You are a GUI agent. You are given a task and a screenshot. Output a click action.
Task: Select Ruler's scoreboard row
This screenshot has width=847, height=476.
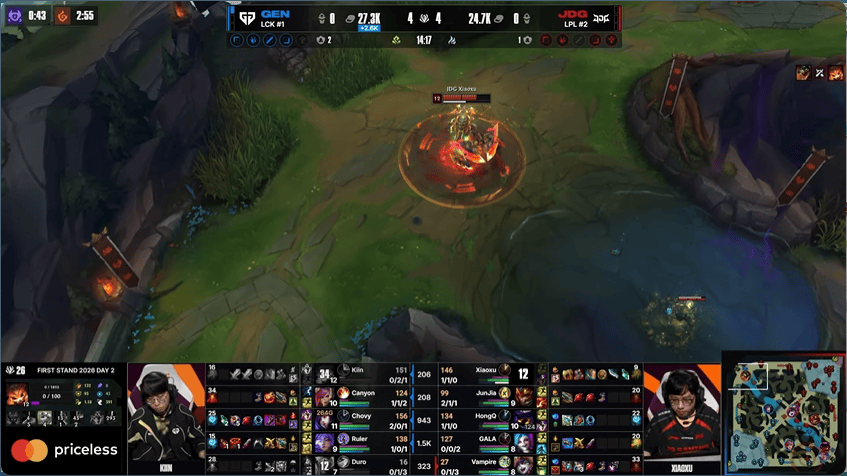tap(368, 442)
